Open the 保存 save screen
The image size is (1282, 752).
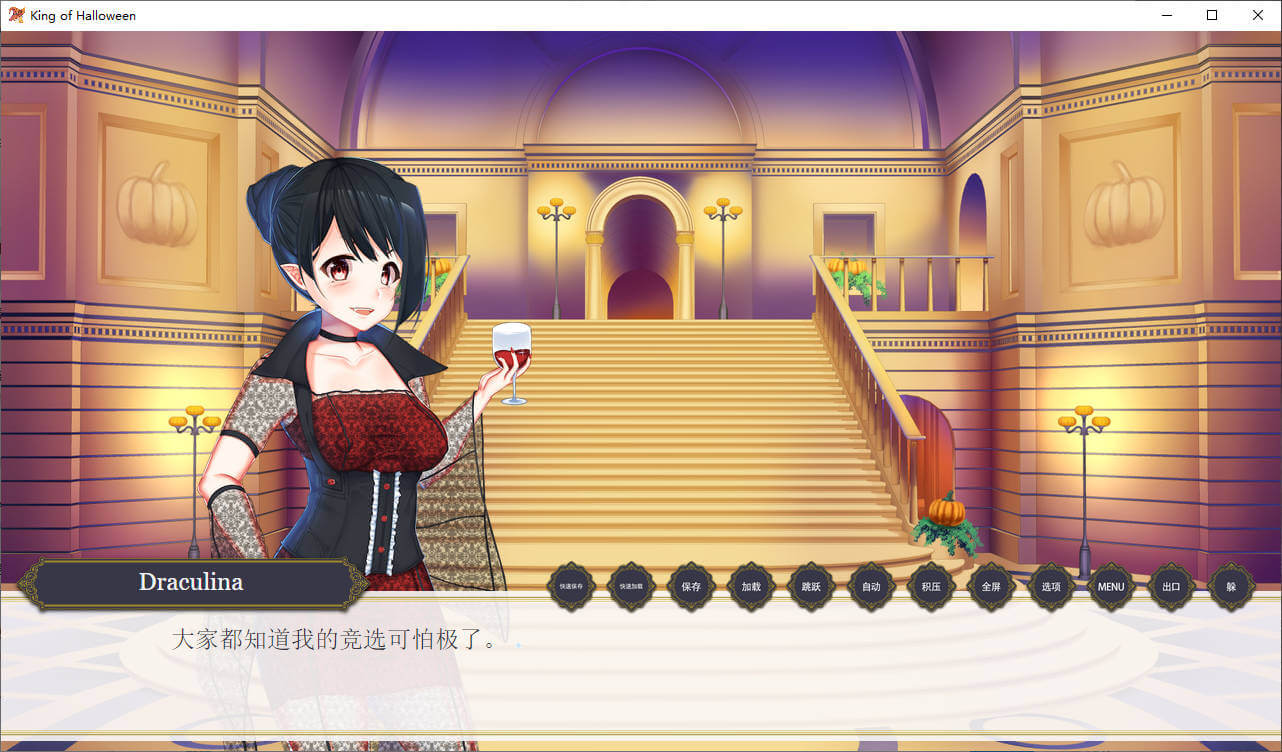point(691,587)
